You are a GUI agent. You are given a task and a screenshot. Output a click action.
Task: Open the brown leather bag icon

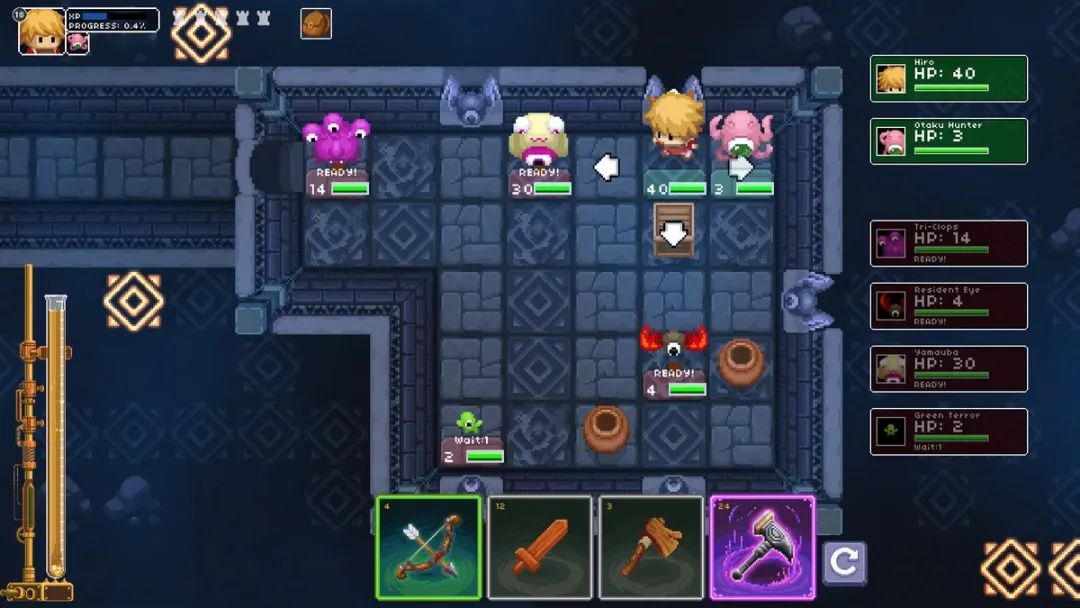[x=316, y=24]
